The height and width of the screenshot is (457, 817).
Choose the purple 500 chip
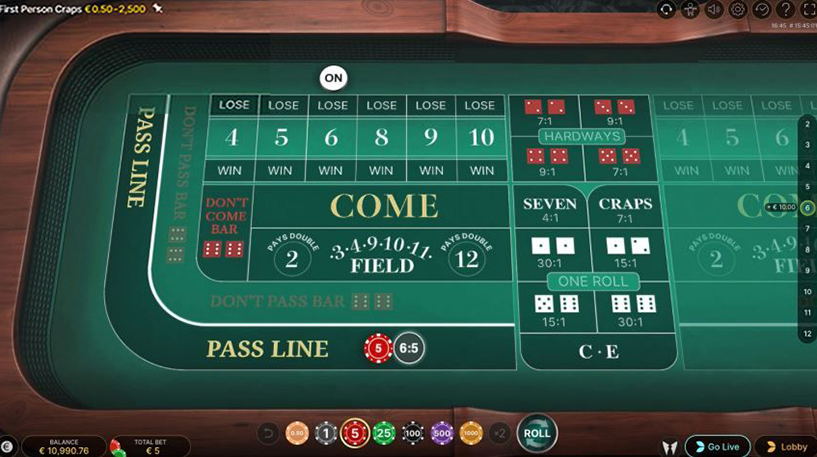[442, 433]
